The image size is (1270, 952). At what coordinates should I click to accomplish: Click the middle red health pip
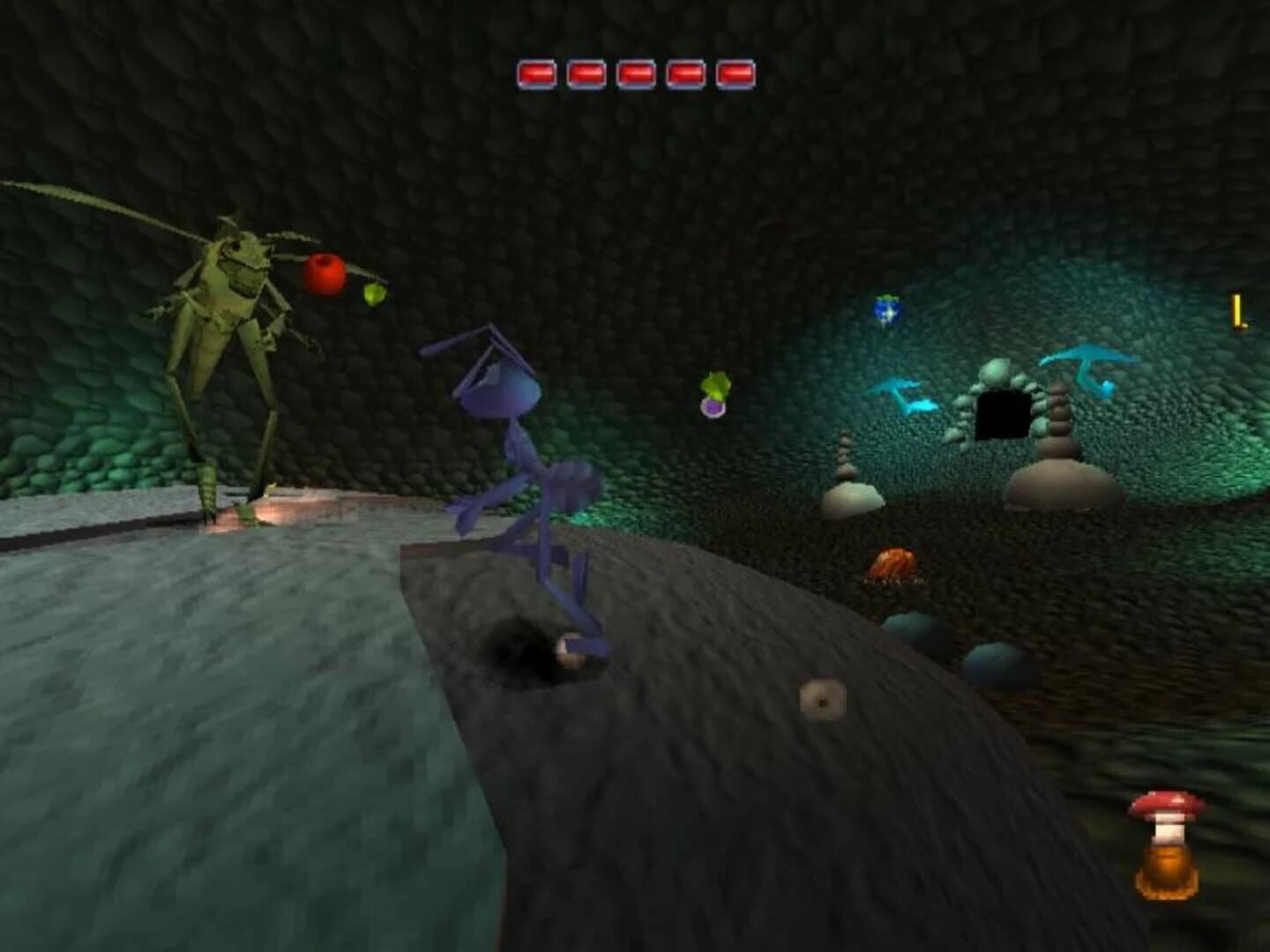[635, 75]
